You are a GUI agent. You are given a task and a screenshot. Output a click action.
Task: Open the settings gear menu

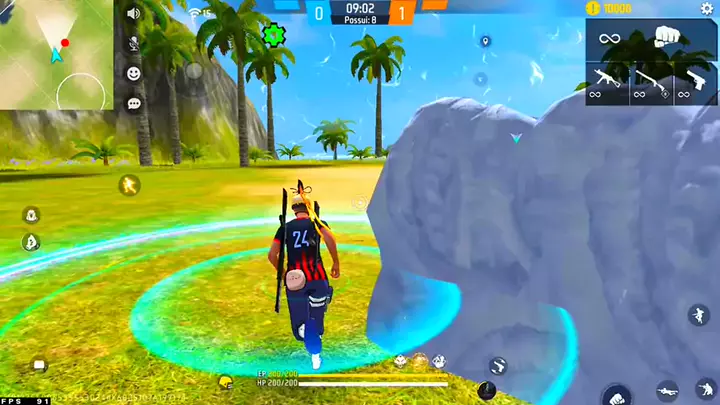click(707, 9)
